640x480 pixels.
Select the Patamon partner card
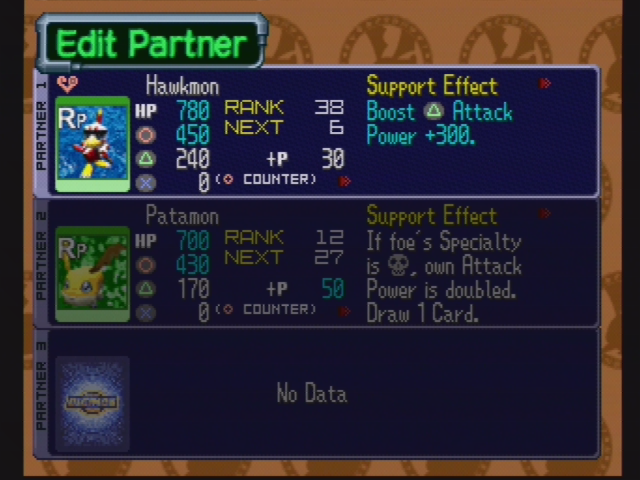[x=92, y=273]
